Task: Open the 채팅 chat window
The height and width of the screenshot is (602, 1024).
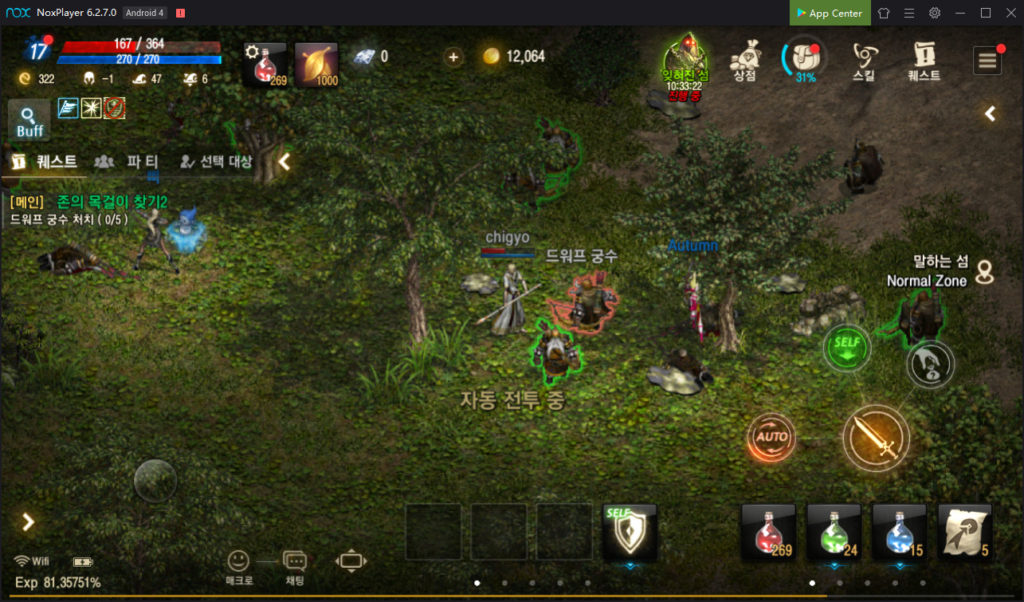Action: pyautogui.click(x=295, y=567)
